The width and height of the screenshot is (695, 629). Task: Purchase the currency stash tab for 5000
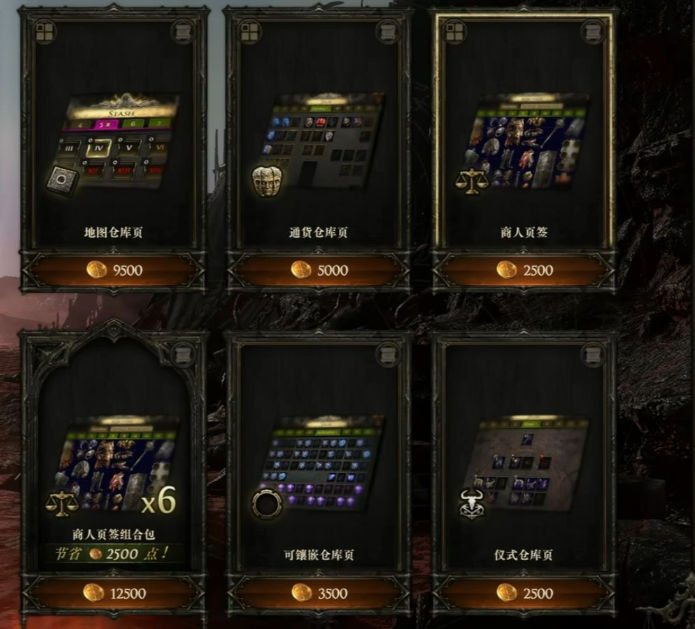(x=319, y=270)
